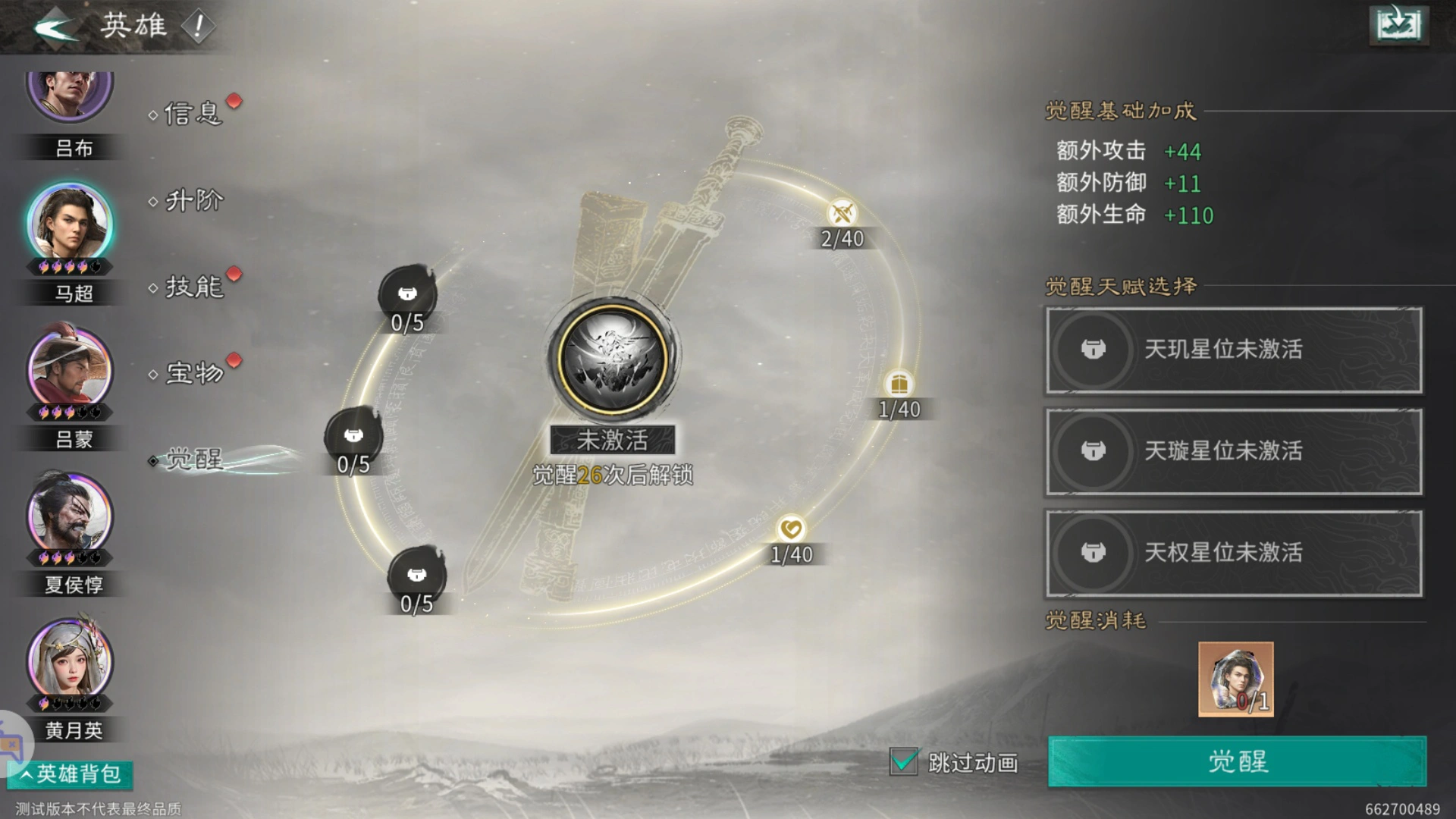Choose the 天璇星位未激活 talent slot

1234,452
